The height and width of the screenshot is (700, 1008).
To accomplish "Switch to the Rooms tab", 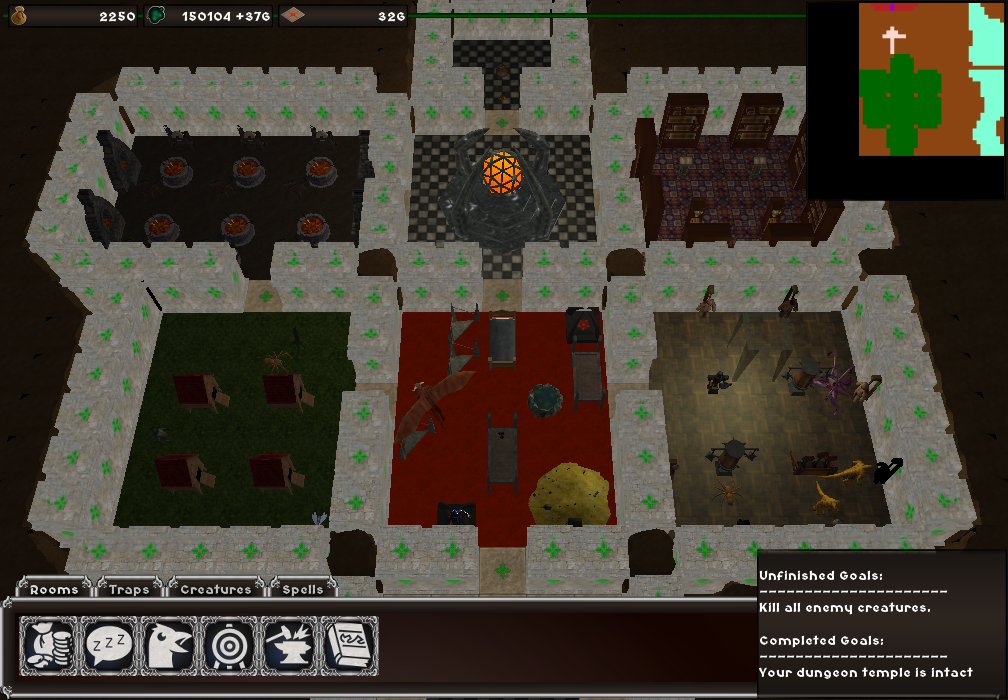I will [54, 589].
